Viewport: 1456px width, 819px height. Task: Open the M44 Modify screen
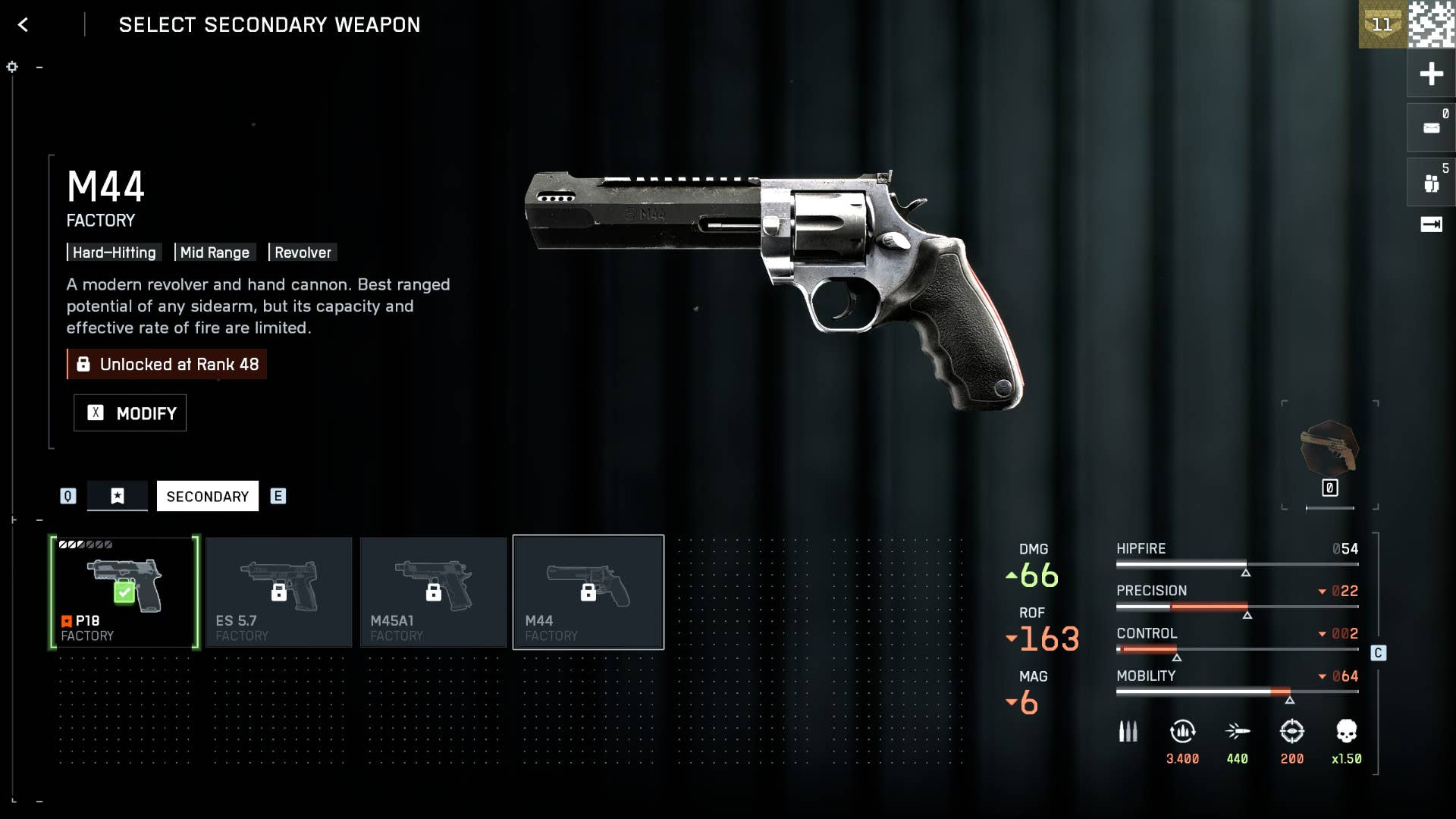(x=130, y=413)
